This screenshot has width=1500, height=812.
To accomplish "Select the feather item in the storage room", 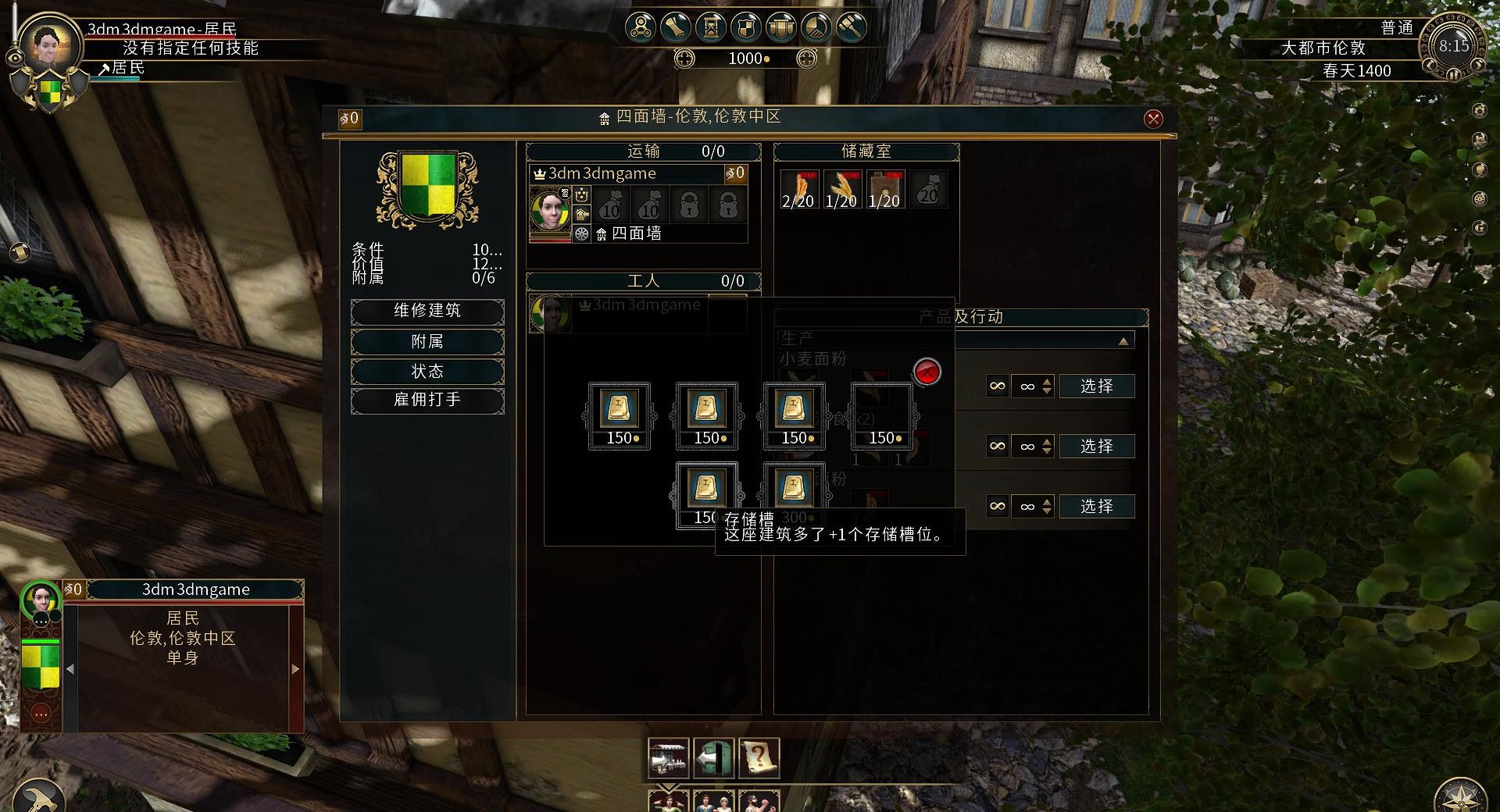I will tap(798, 190).
